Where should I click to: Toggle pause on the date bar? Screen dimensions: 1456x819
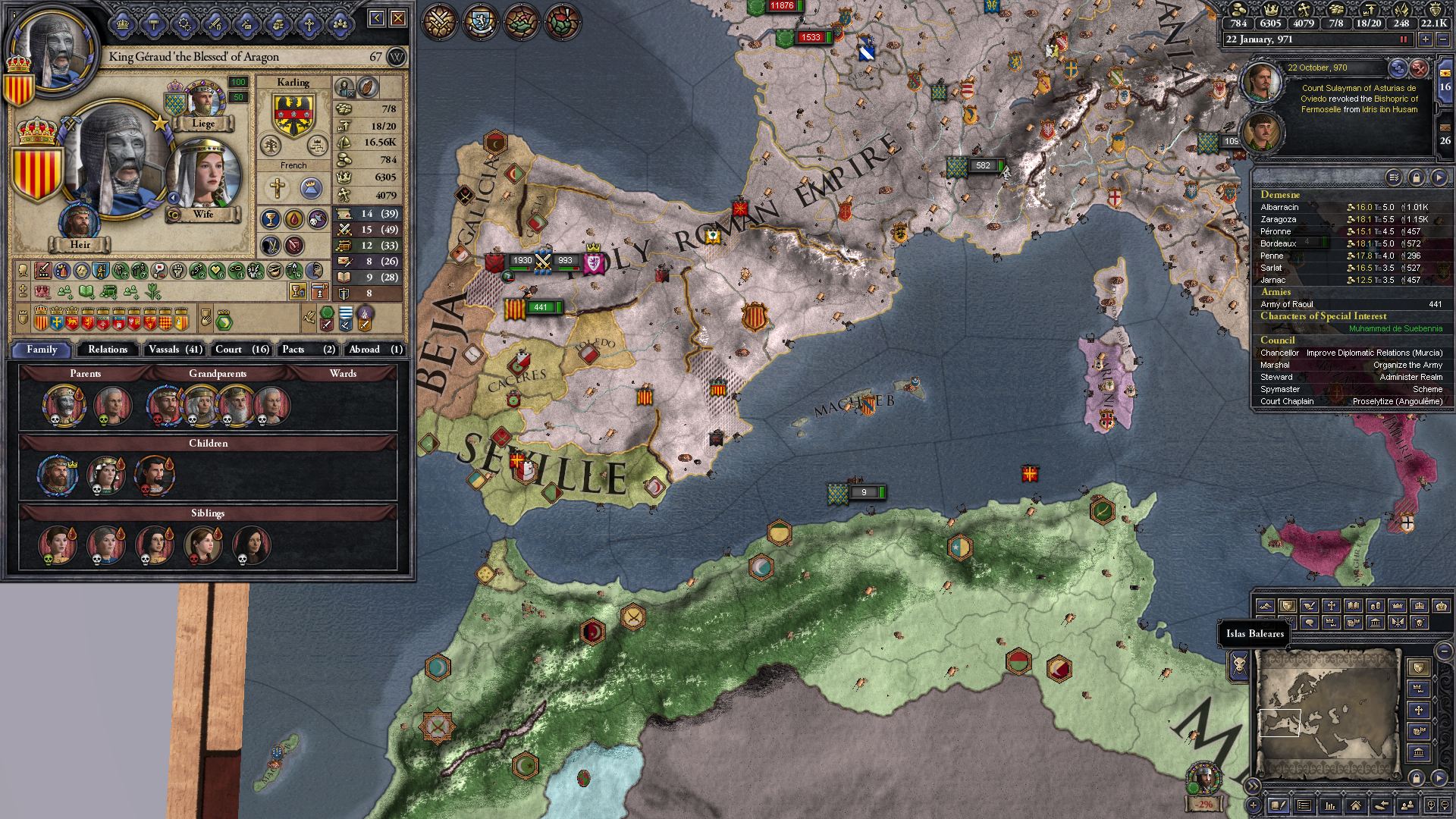point(1403,39)
